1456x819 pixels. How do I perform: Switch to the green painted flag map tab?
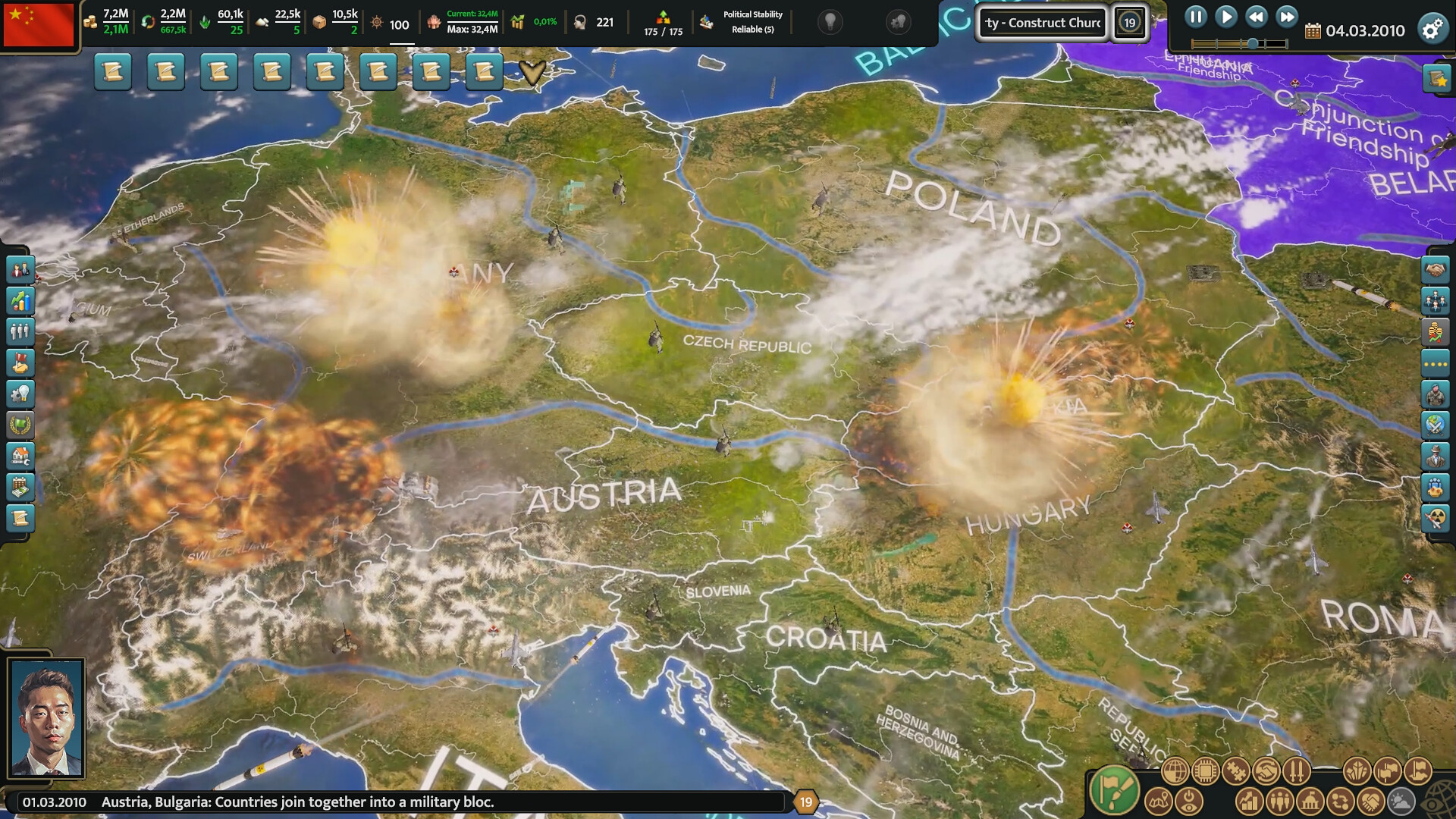(1114, 789)
